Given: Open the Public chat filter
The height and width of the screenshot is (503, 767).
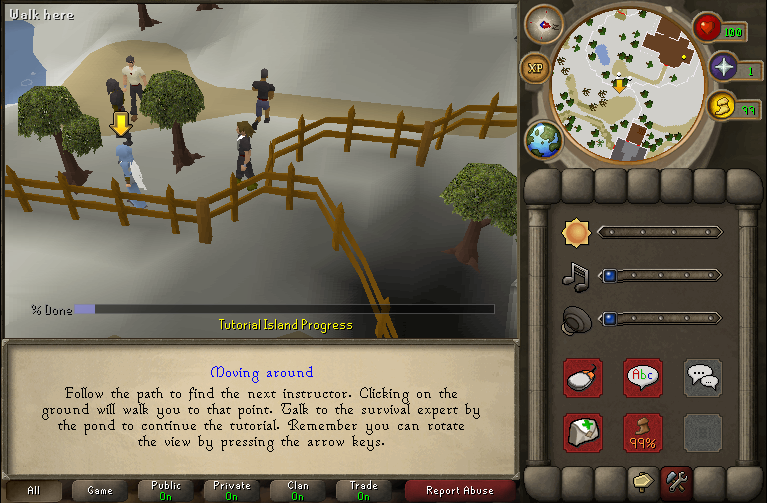Looking at the screenshot, I should coord(166,490).
